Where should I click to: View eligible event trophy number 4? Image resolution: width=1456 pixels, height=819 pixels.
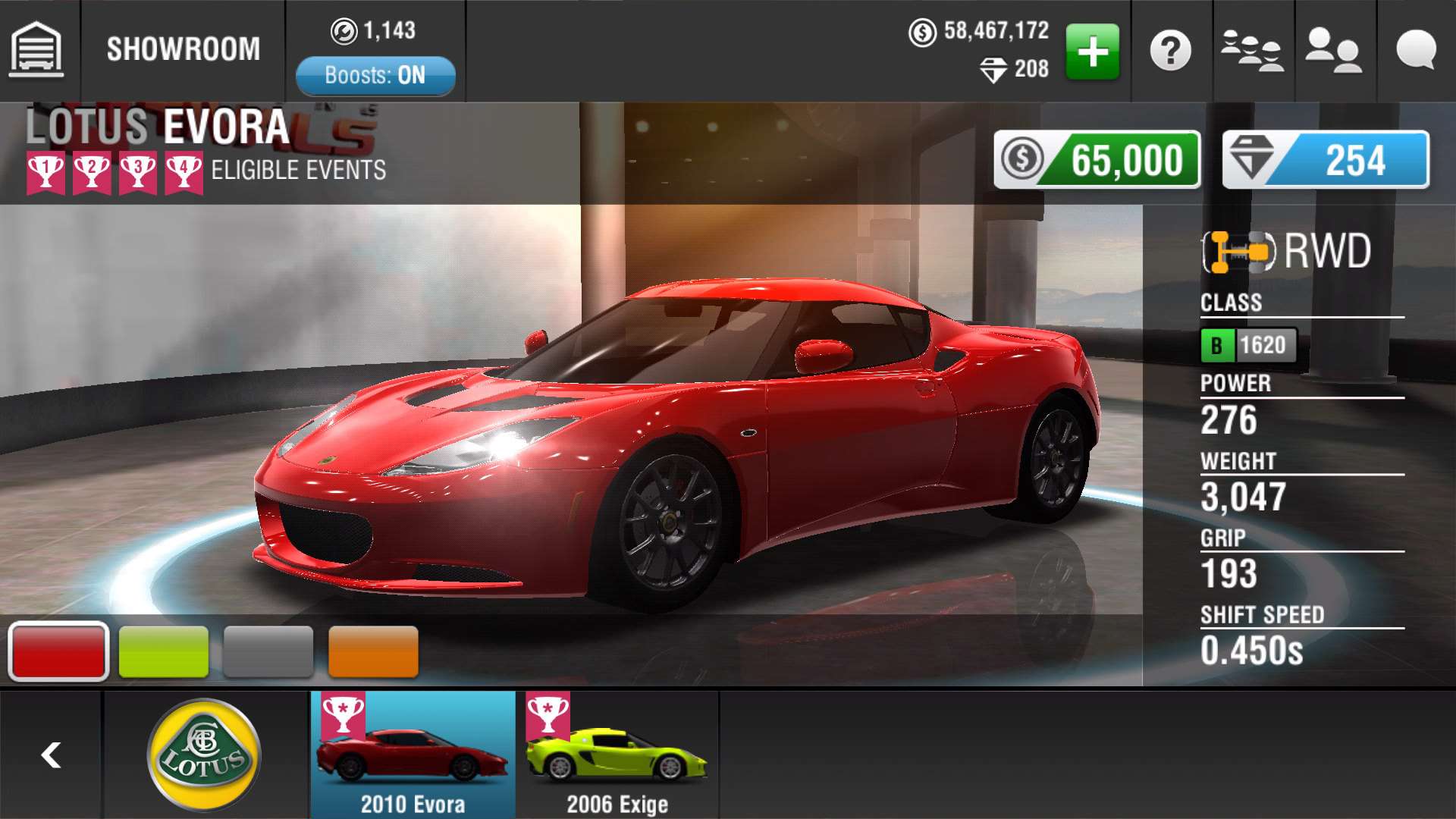pos(184,172)
